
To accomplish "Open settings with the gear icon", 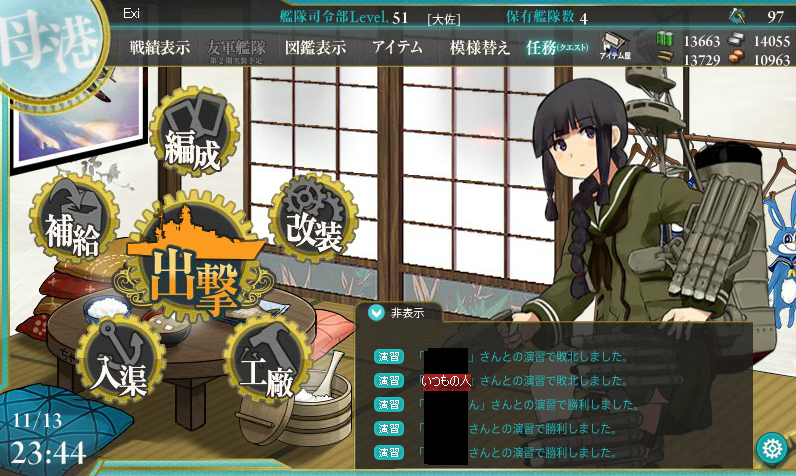I will pos(771,447).
